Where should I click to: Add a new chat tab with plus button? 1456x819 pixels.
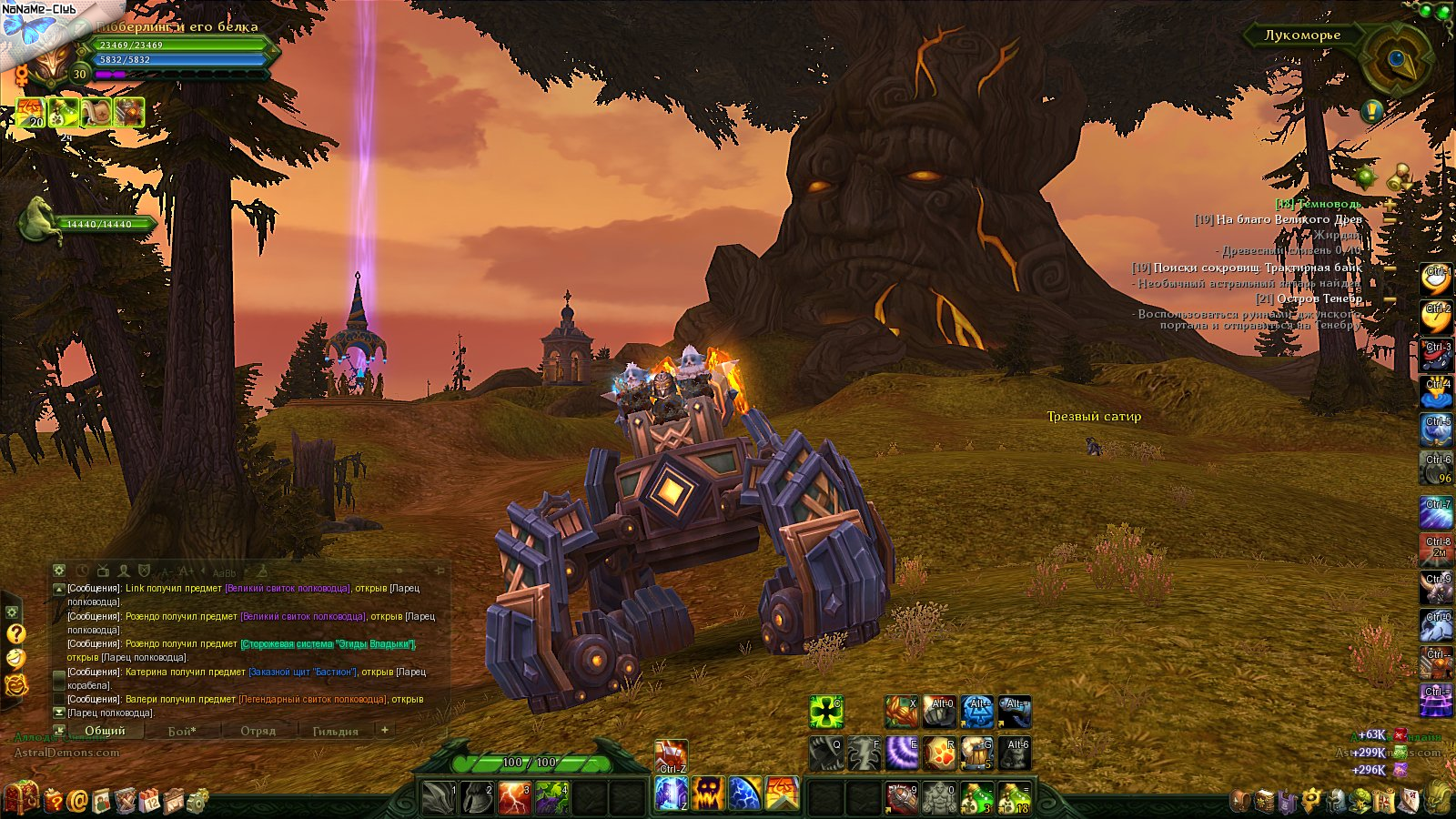(x=385, y=730)
